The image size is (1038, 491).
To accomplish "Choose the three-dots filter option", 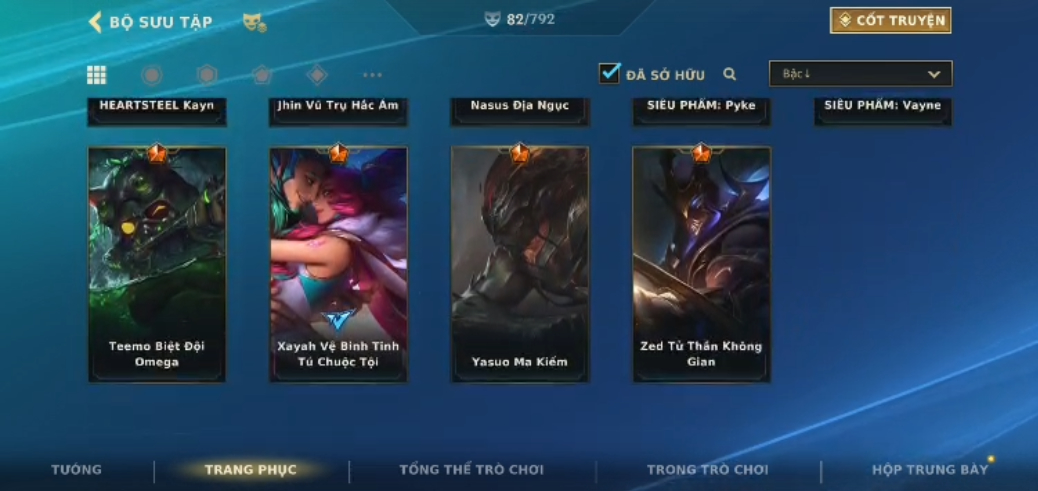I will click(372, 75).
